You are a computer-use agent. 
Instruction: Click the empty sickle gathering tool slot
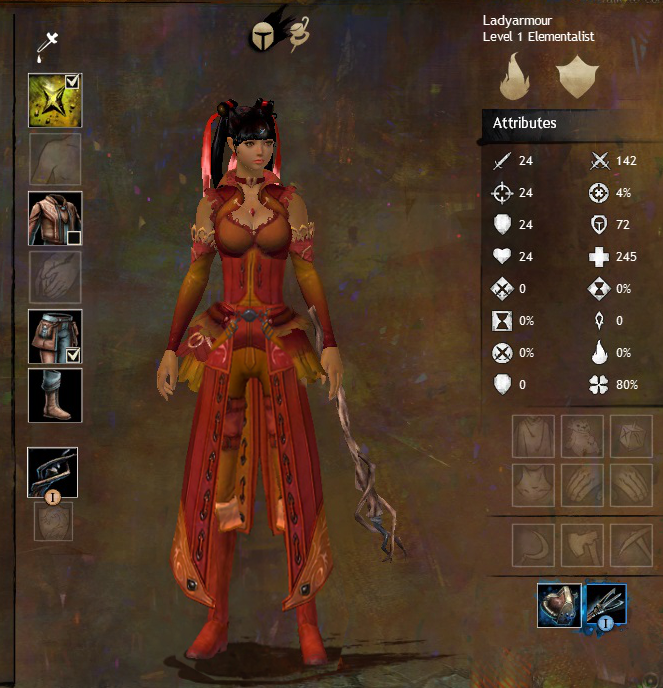[532, 544]
